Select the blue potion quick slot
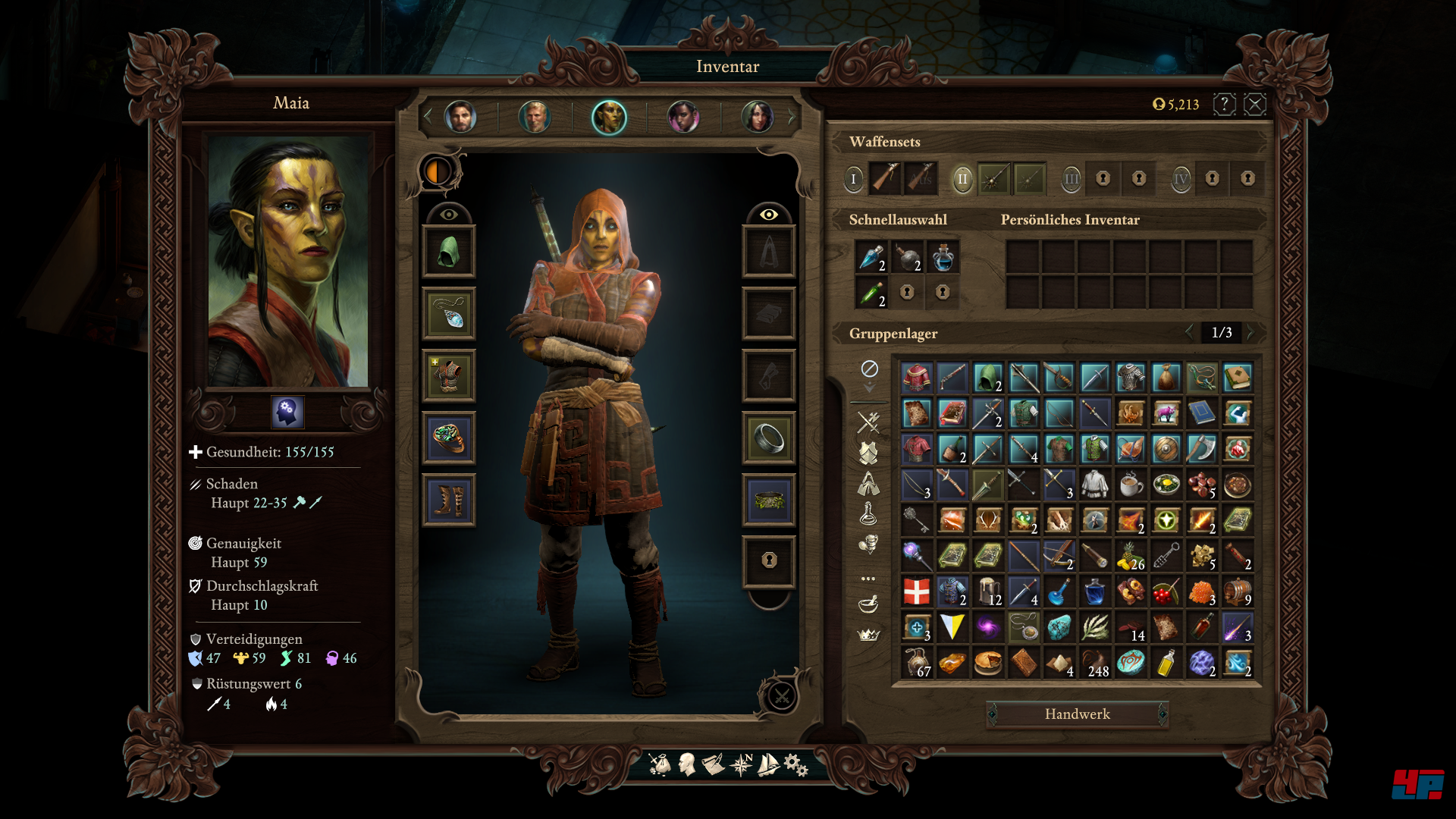The width and height of the screenshot is (1456, 819). pos(943,258)
